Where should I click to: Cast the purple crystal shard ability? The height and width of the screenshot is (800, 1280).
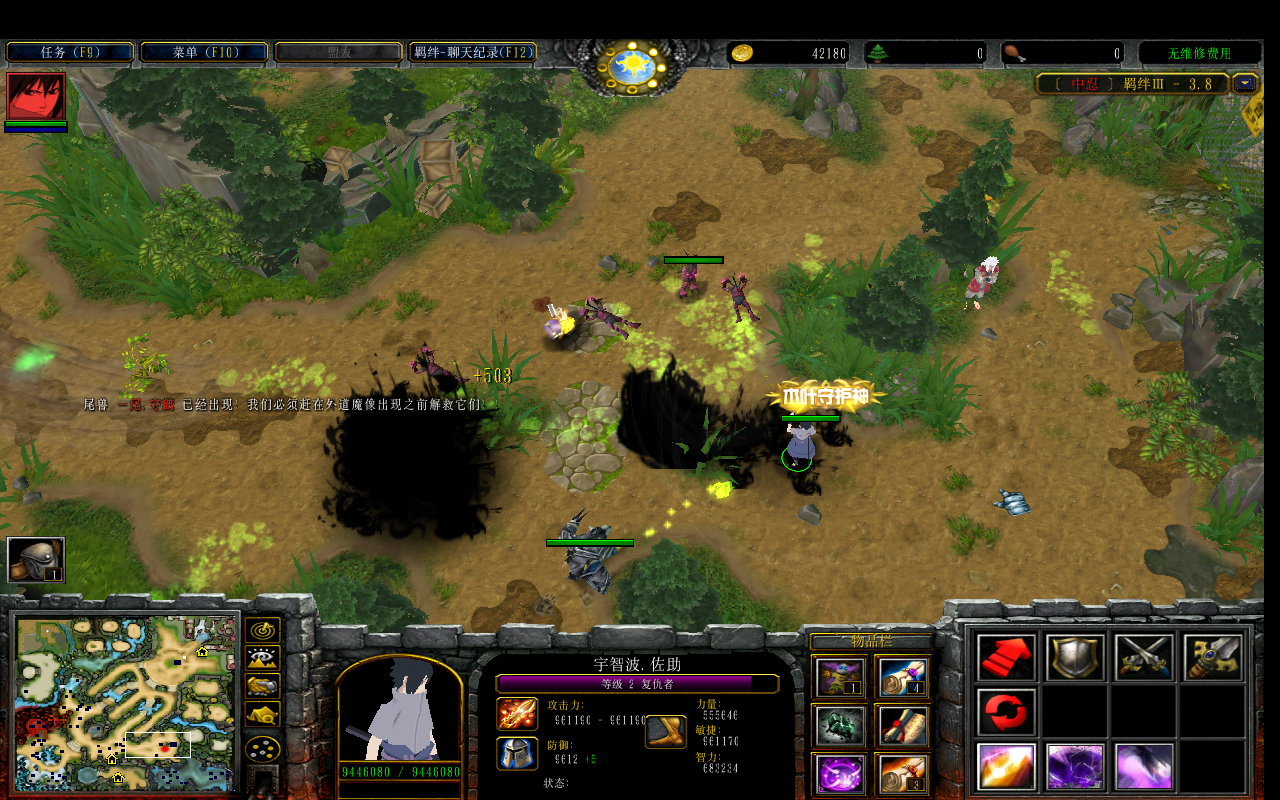point(1075,767)
